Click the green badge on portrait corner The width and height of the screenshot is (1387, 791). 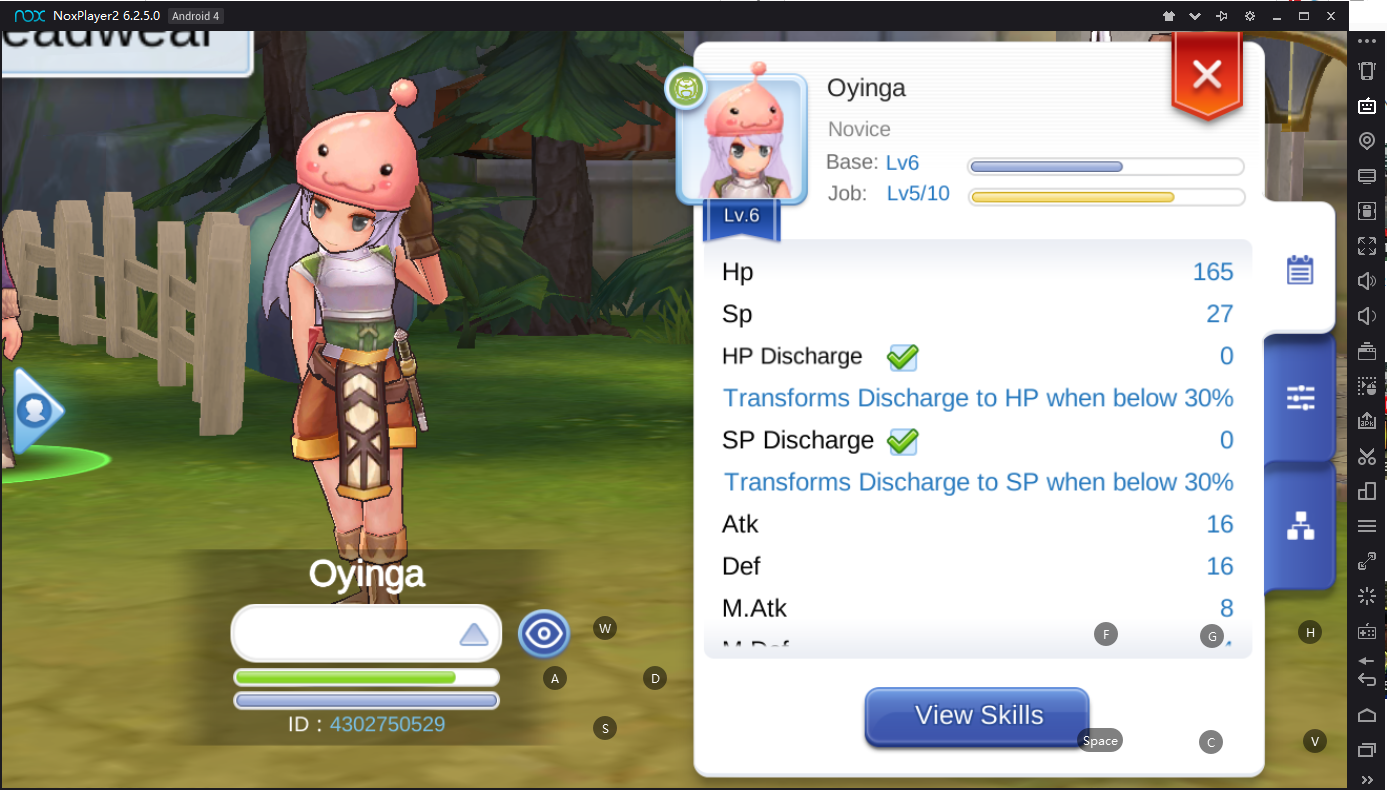click(686, 89)
